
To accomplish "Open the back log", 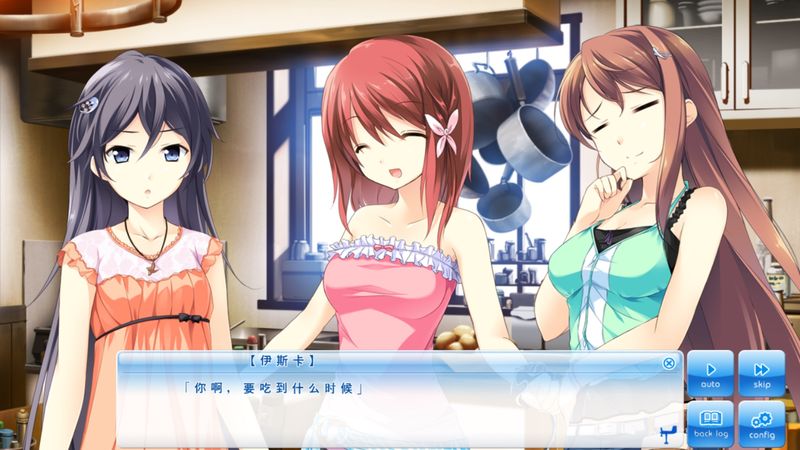I will pos(710,423).
